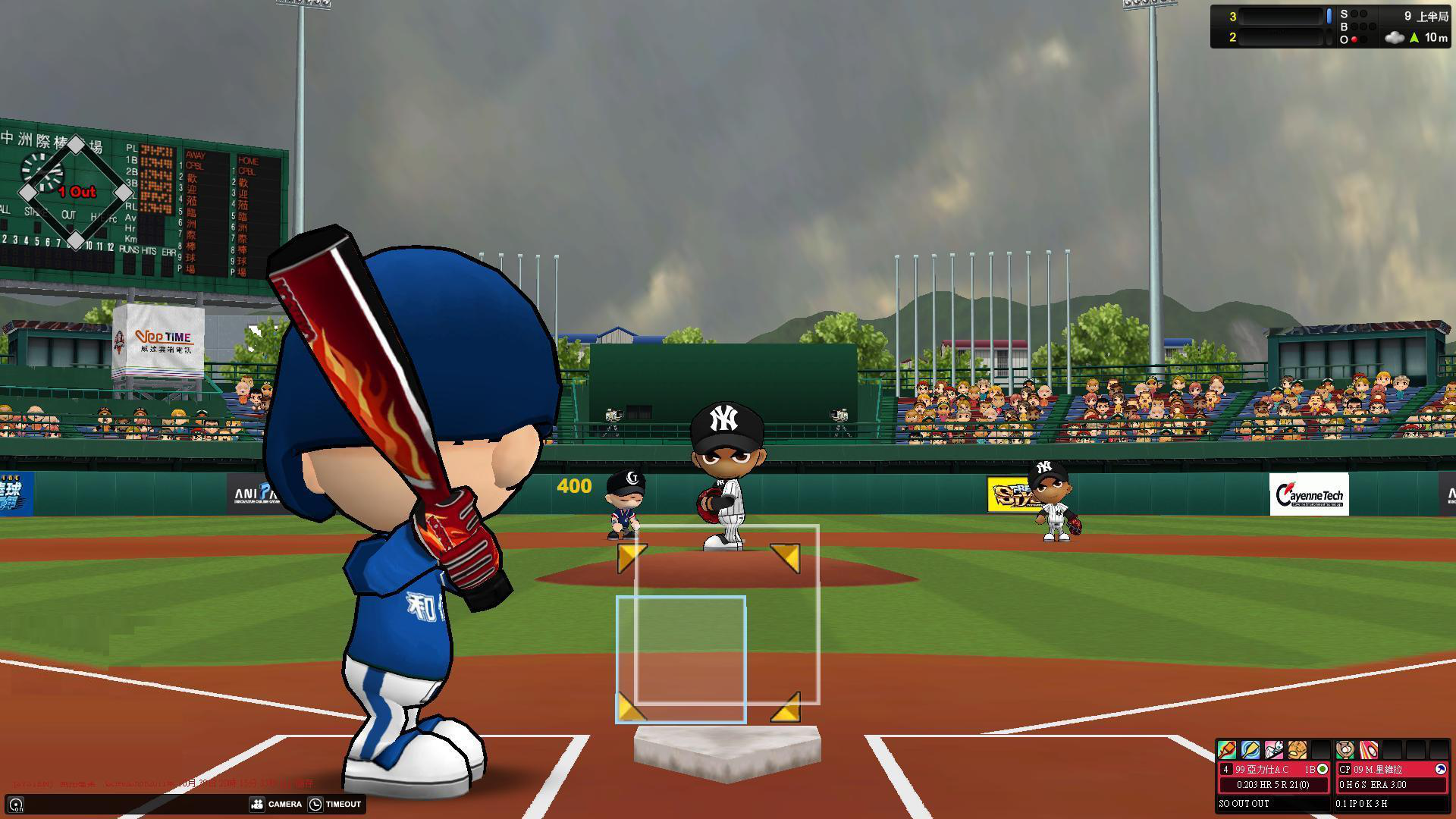The width and height of the screenshot is (1456, 819).
Task: Click the blue batting cursor box
Action: click(680, 659)
